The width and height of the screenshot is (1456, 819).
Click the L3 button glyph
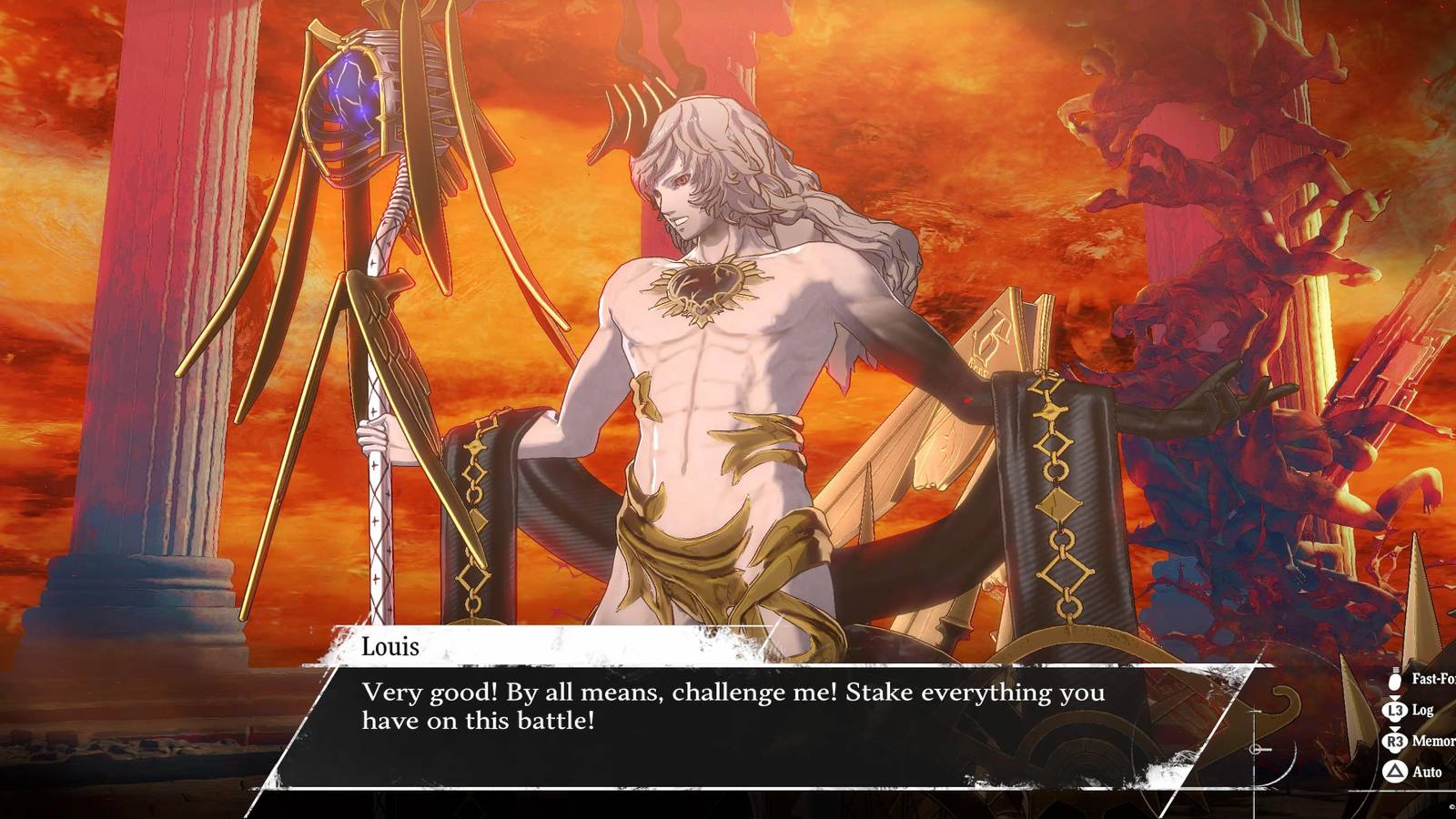click(x=1394, y=710)
